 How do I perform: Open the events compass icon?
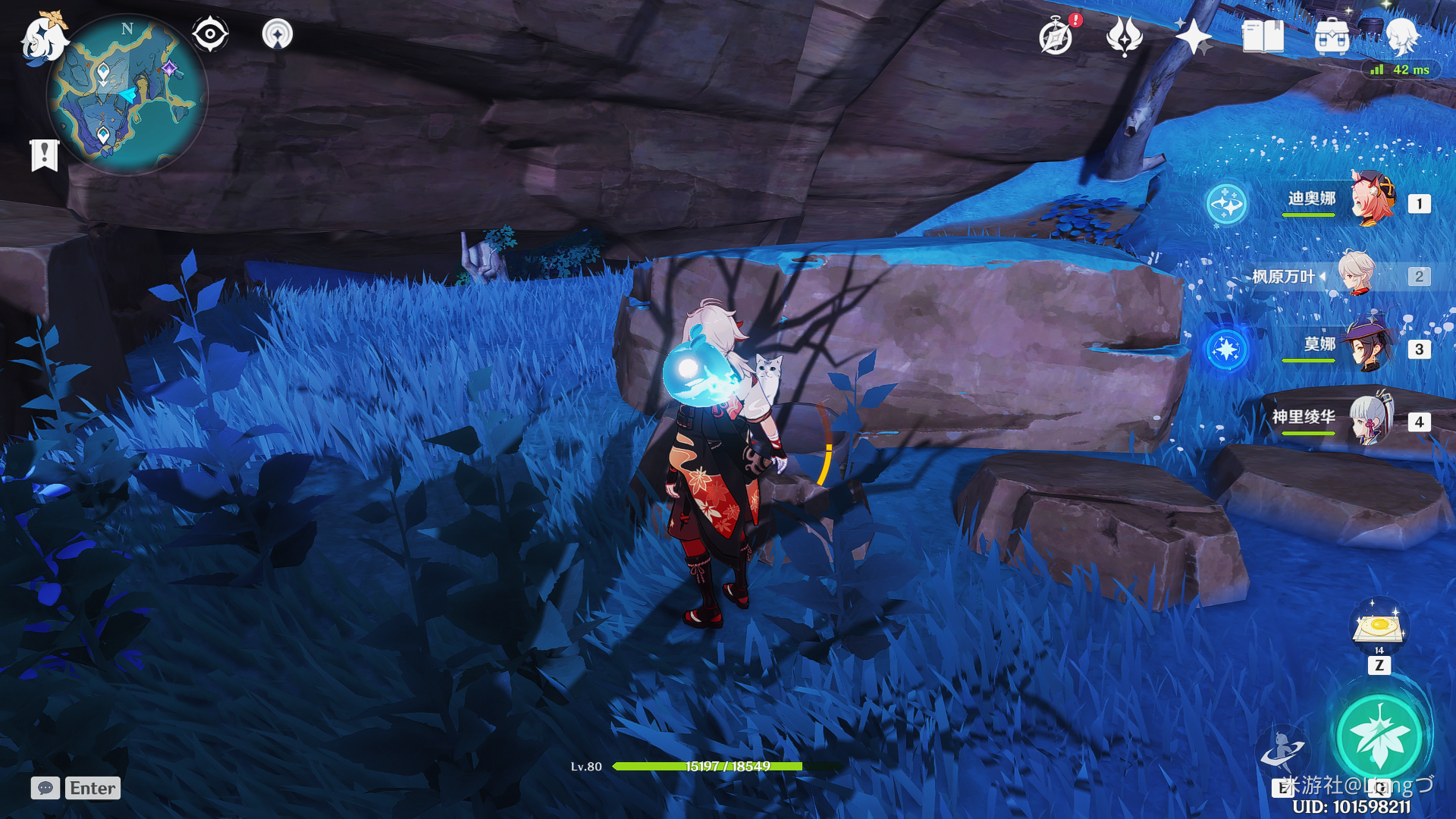point(1056,36)
